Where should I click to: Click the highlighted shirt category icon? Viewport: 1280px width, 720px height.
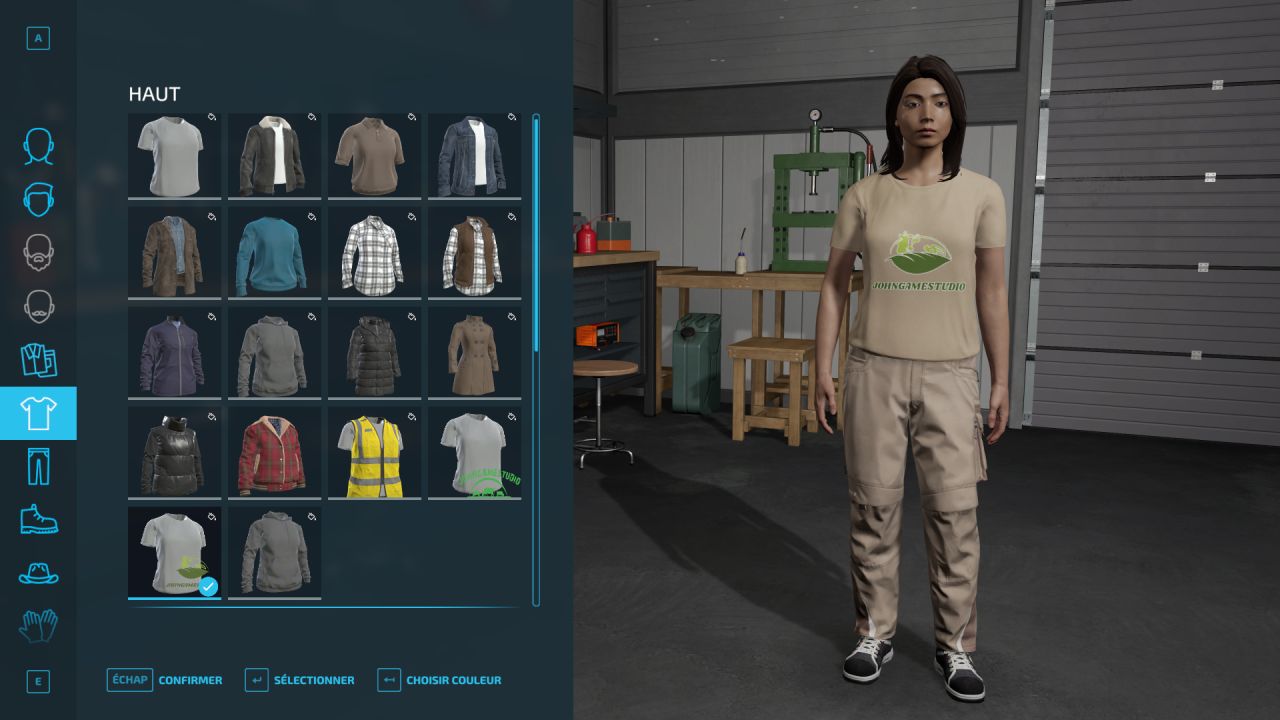[x=38, y=413]
